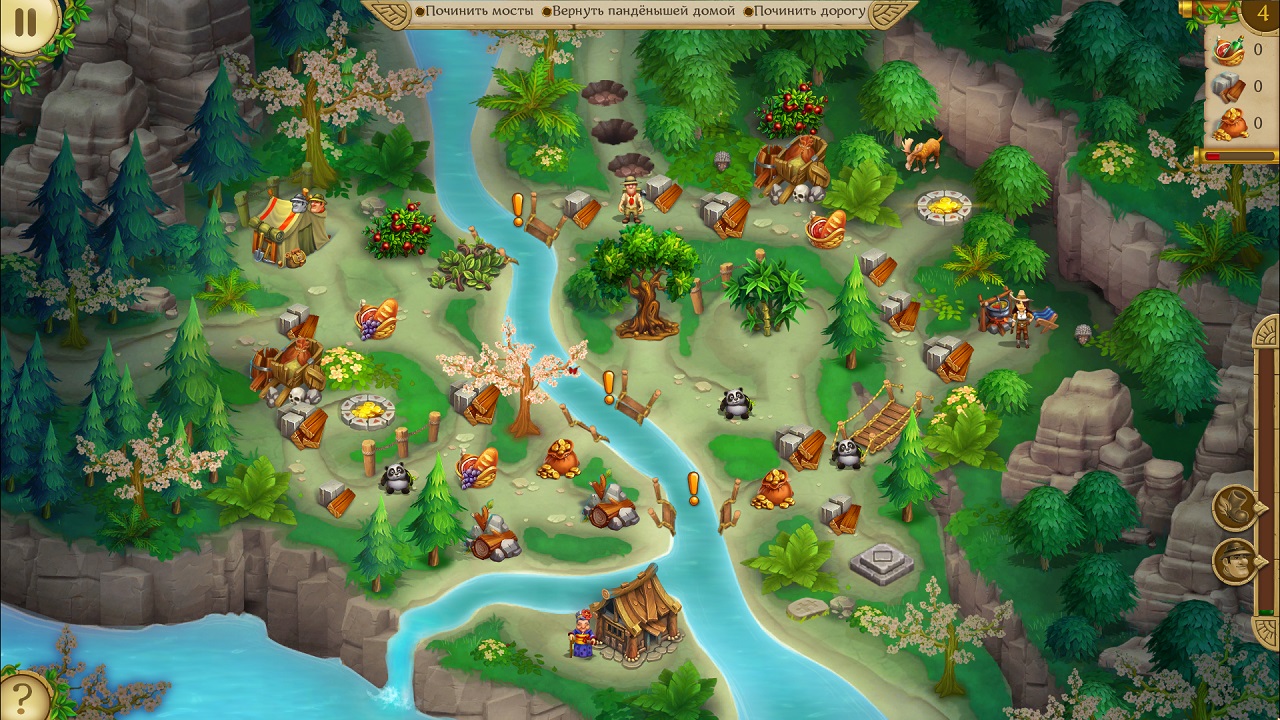
Task: Activate the worker face bonus
Action: (x=1234, y=561)
